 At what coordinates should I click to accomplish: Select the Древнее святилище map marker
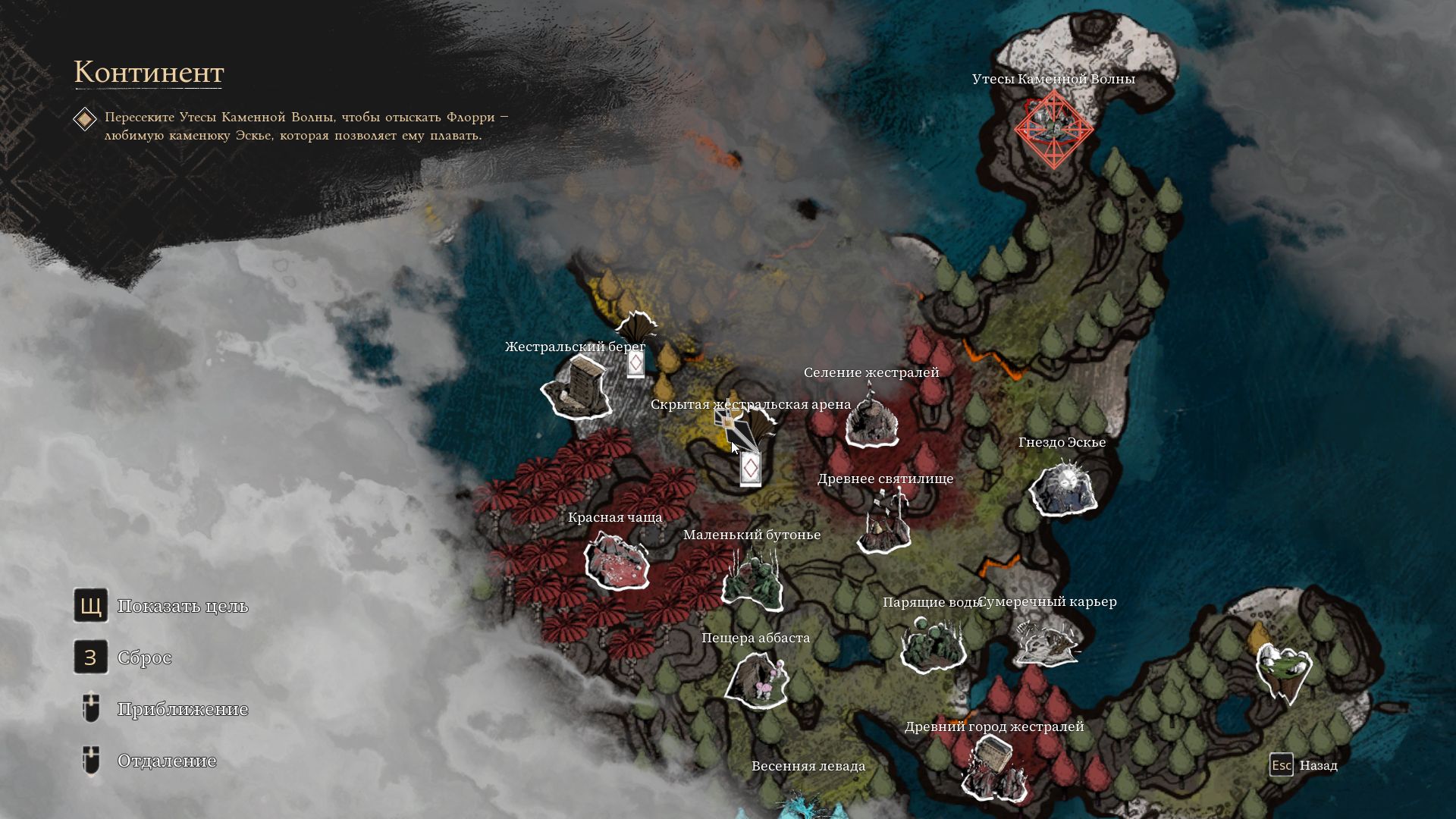(885, 522)
